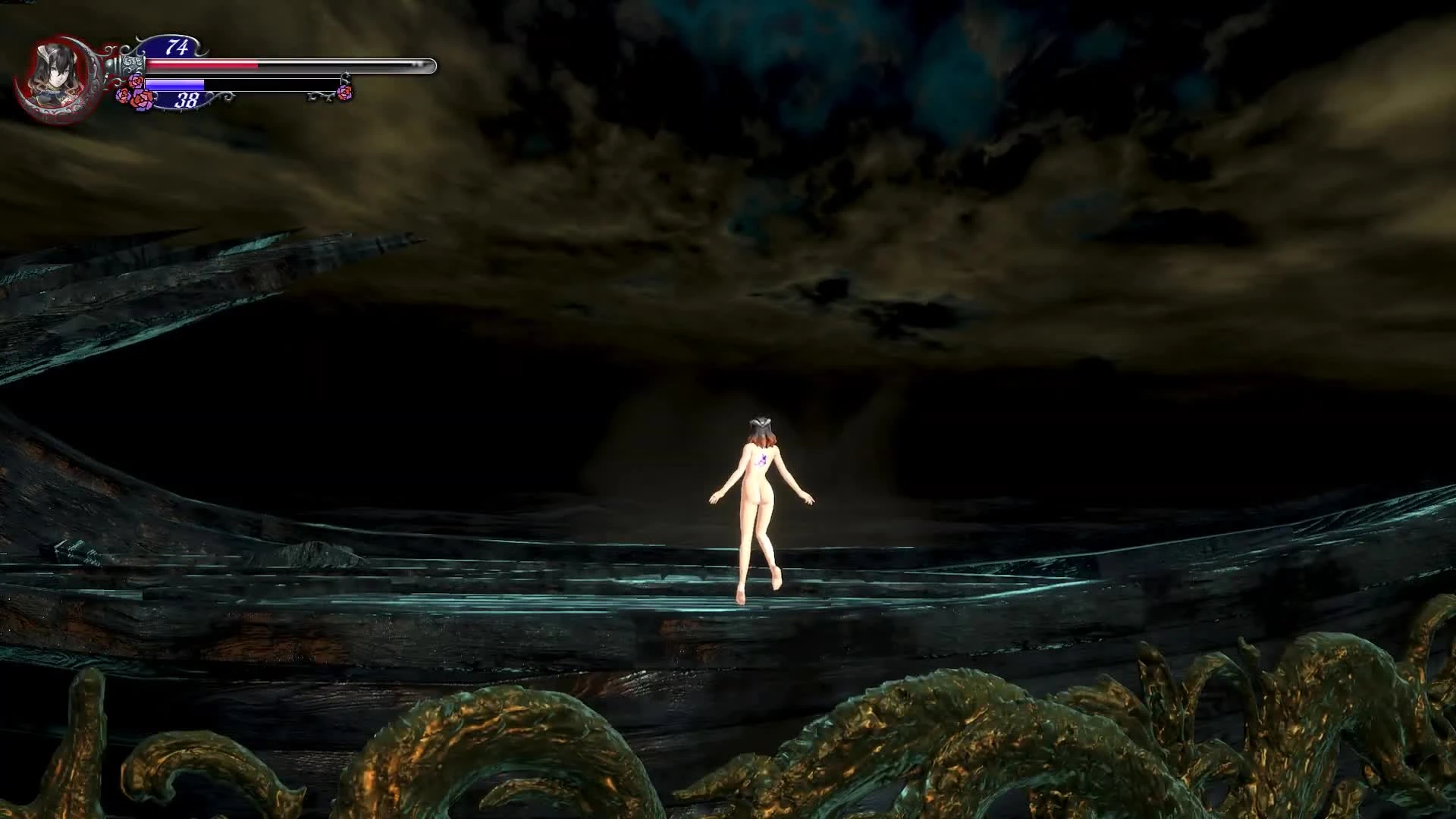The image size is (1456, 819).
Task: Click the rose at the right end of the MP bar
Action: 344,93
